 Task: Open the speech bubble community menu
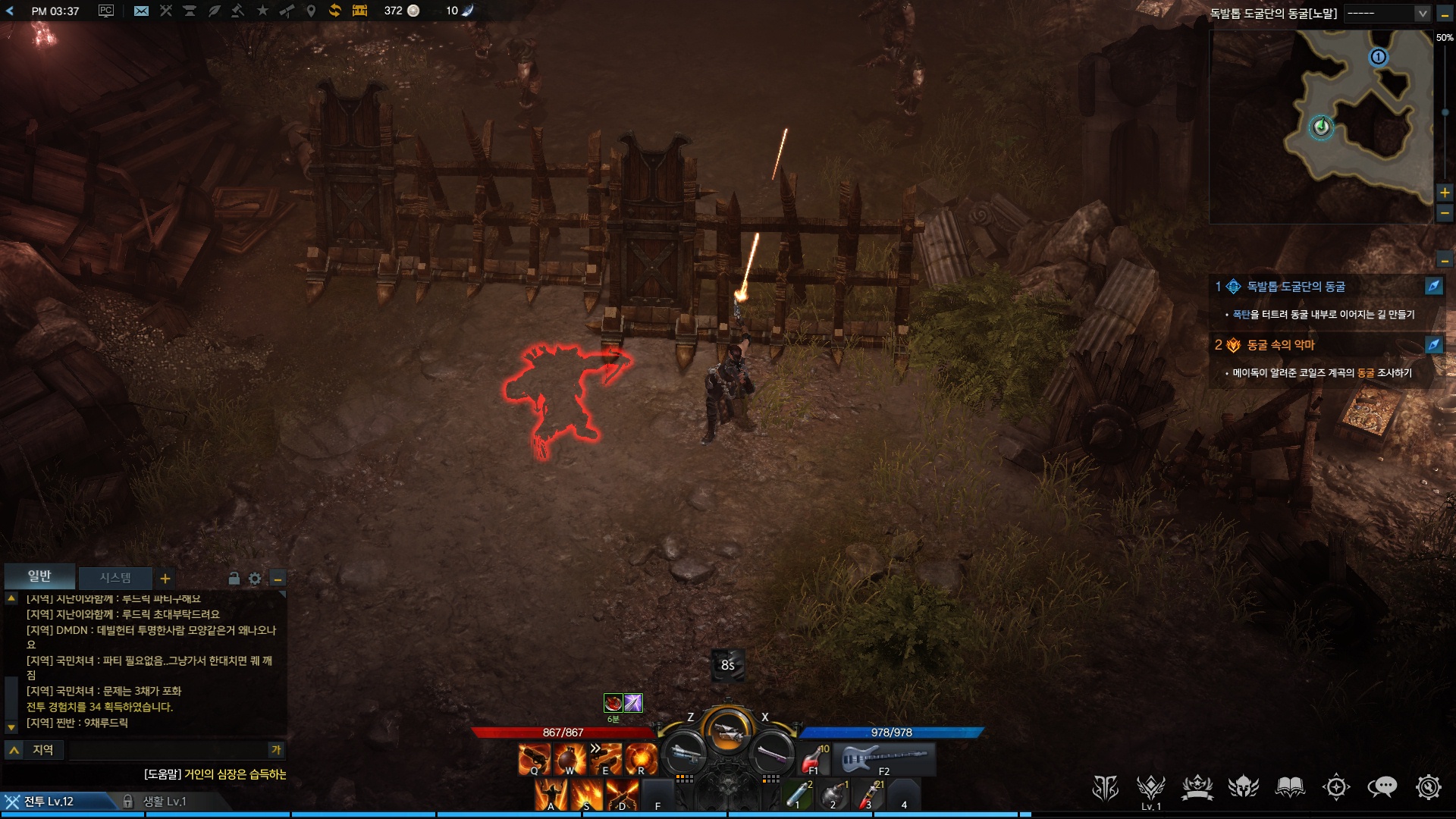1382,788
